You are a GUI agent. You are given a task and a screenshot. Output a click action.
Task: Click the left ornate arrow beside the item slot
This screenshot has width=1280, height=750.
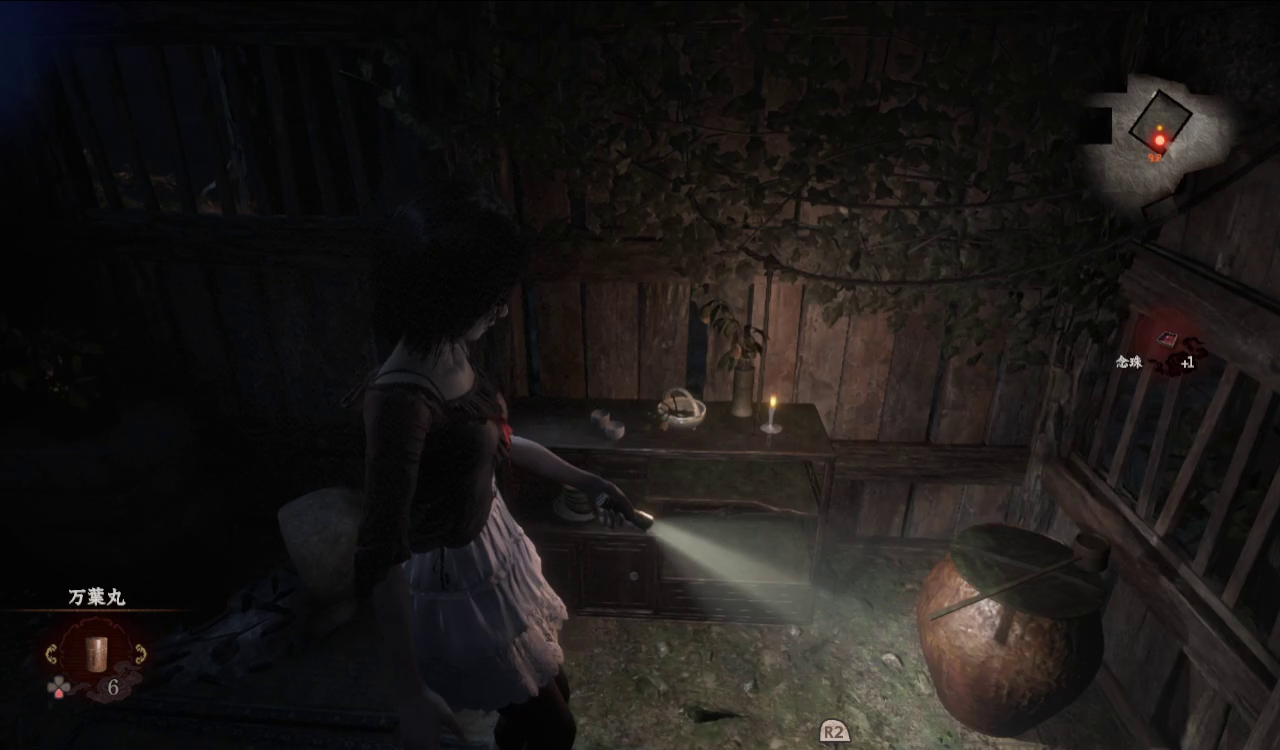pos(51,655)
